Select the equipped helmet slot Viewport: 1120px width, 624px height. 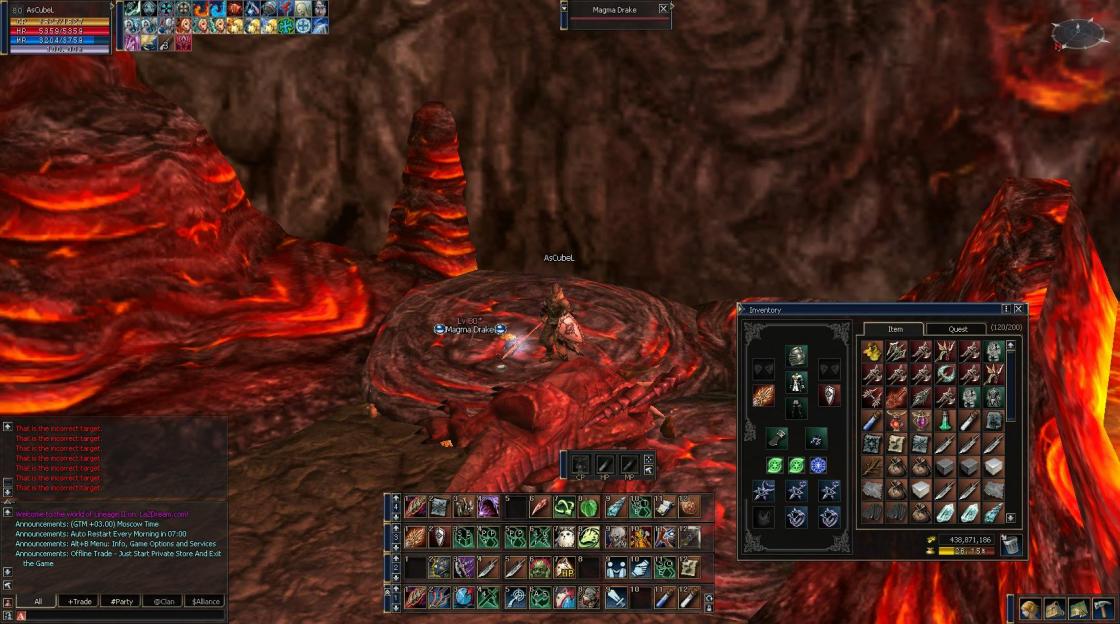coord(796,355)
